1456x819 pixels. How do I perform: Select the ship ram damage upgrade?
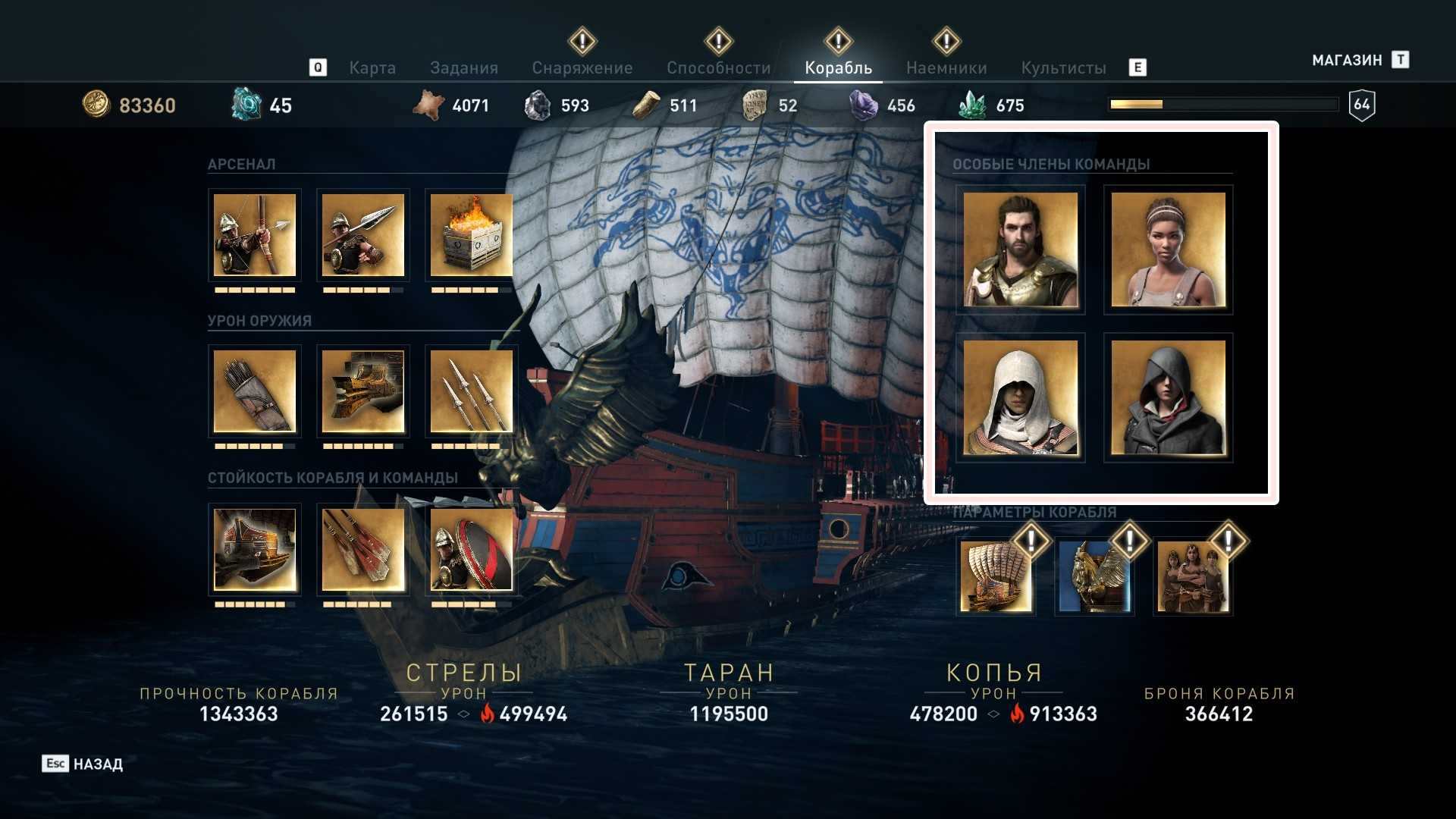[x=363, y=391]
